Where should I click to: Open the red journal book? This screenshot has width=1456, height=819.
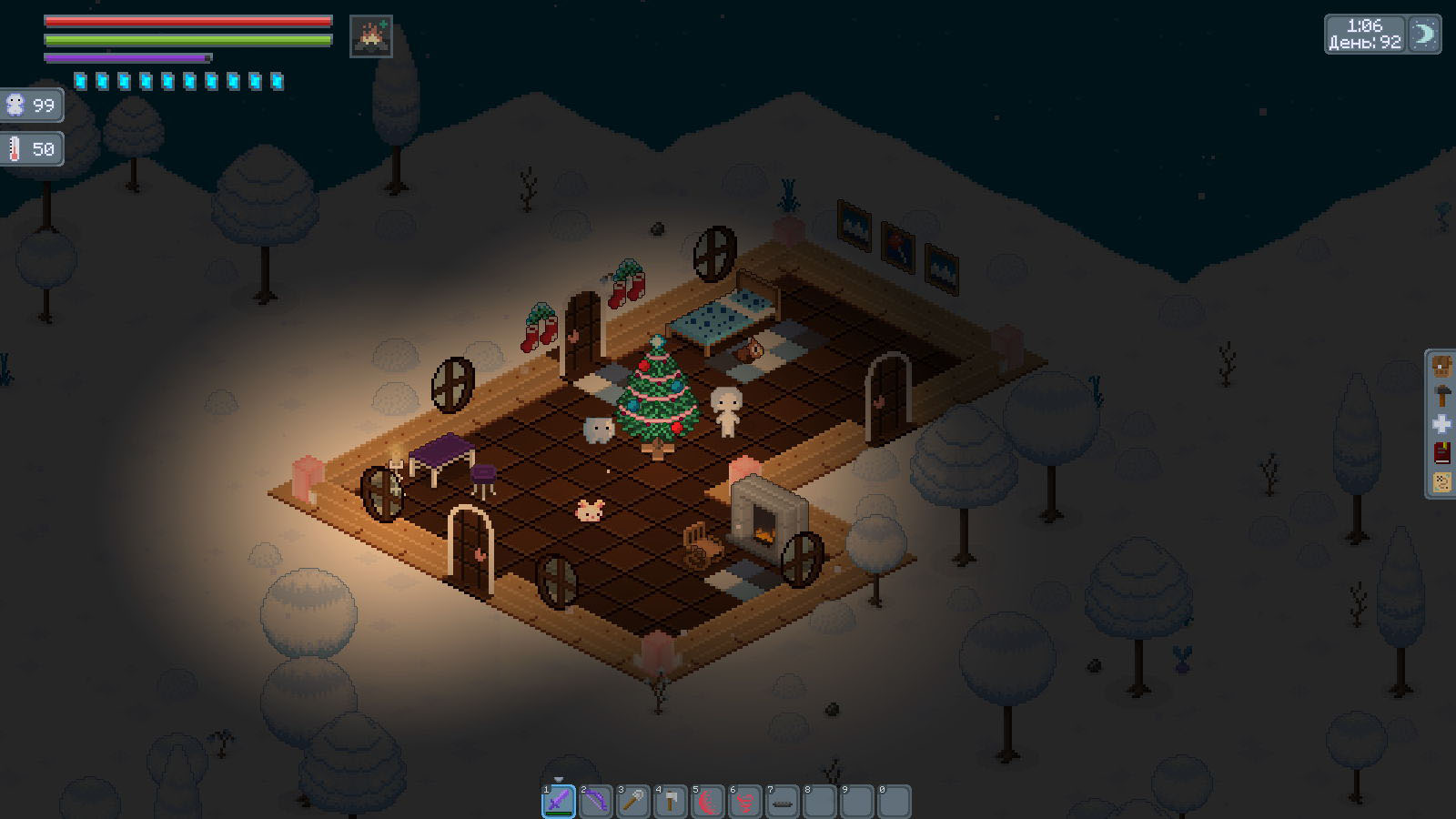[1442, 453]
